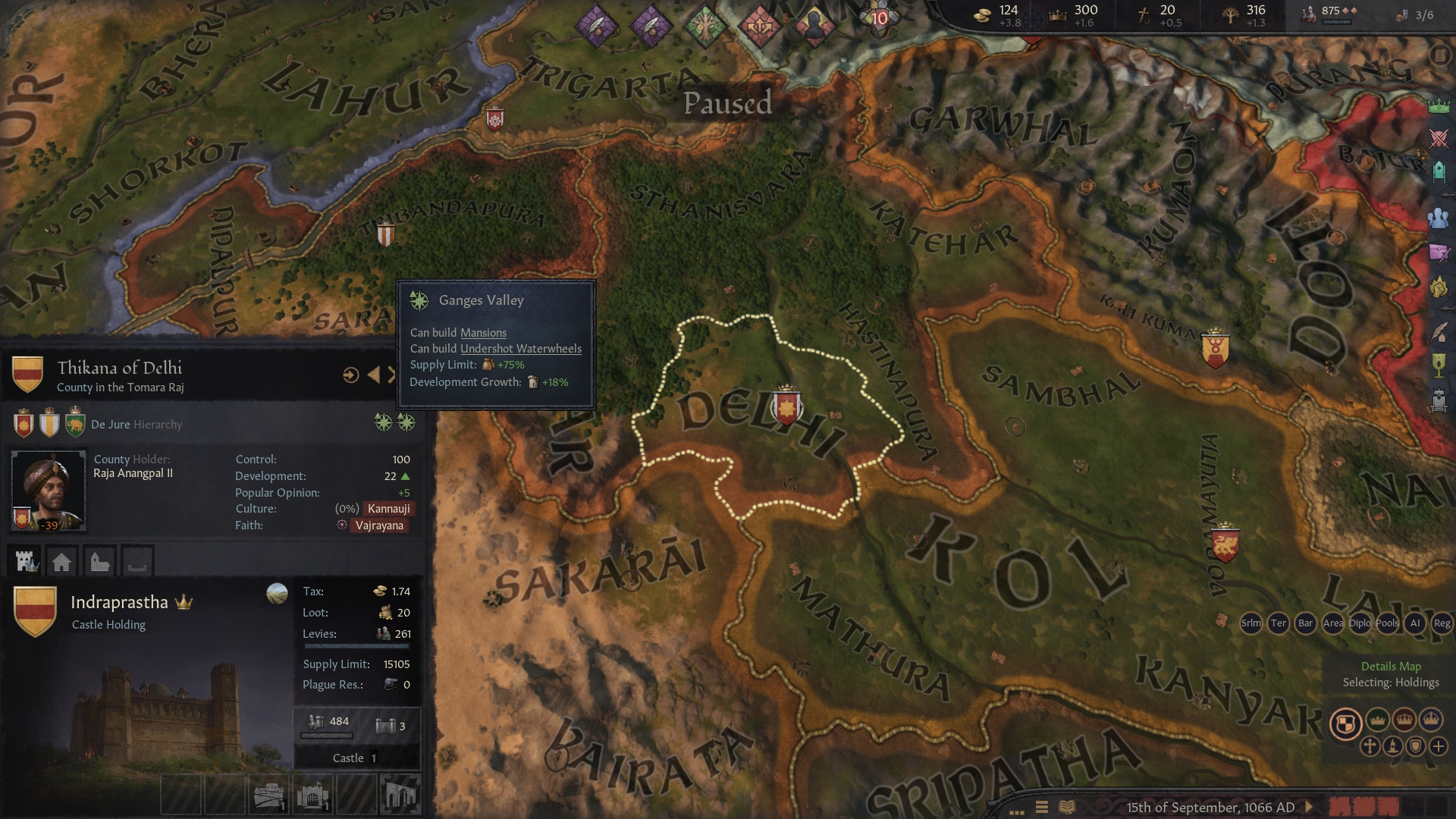The width and height of the screenshot is (1456, 819).
Task: Select the castle holding tab
Action: click(27, 561)
